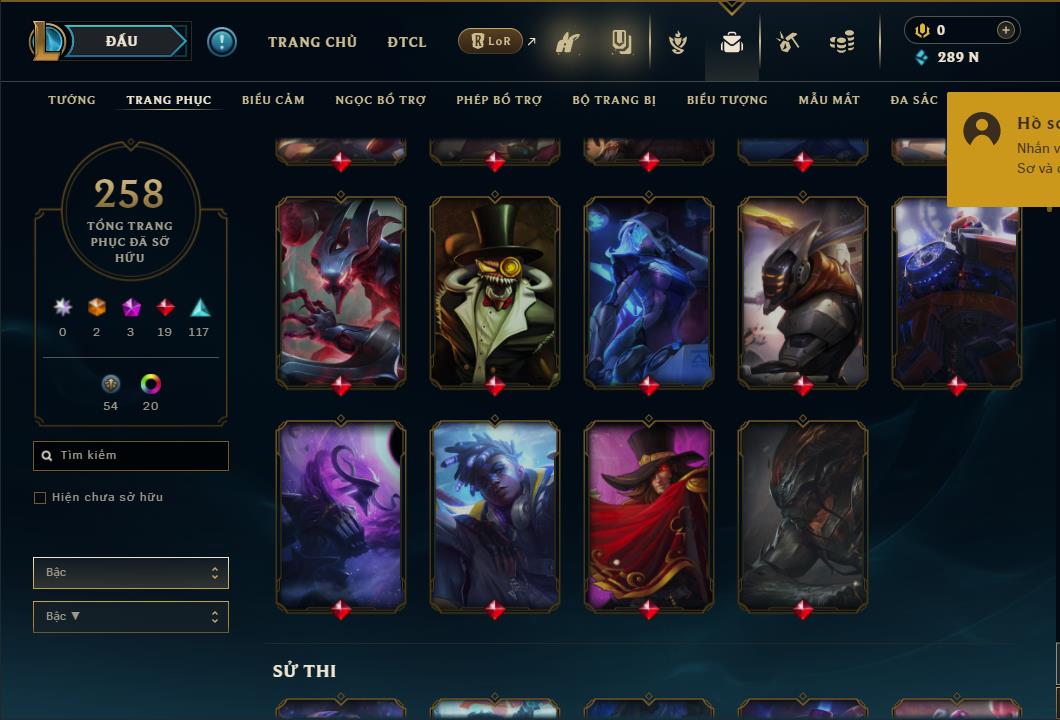Open the BIỂU CẢM tab
1060x720 pixels.
pos(273,100)
